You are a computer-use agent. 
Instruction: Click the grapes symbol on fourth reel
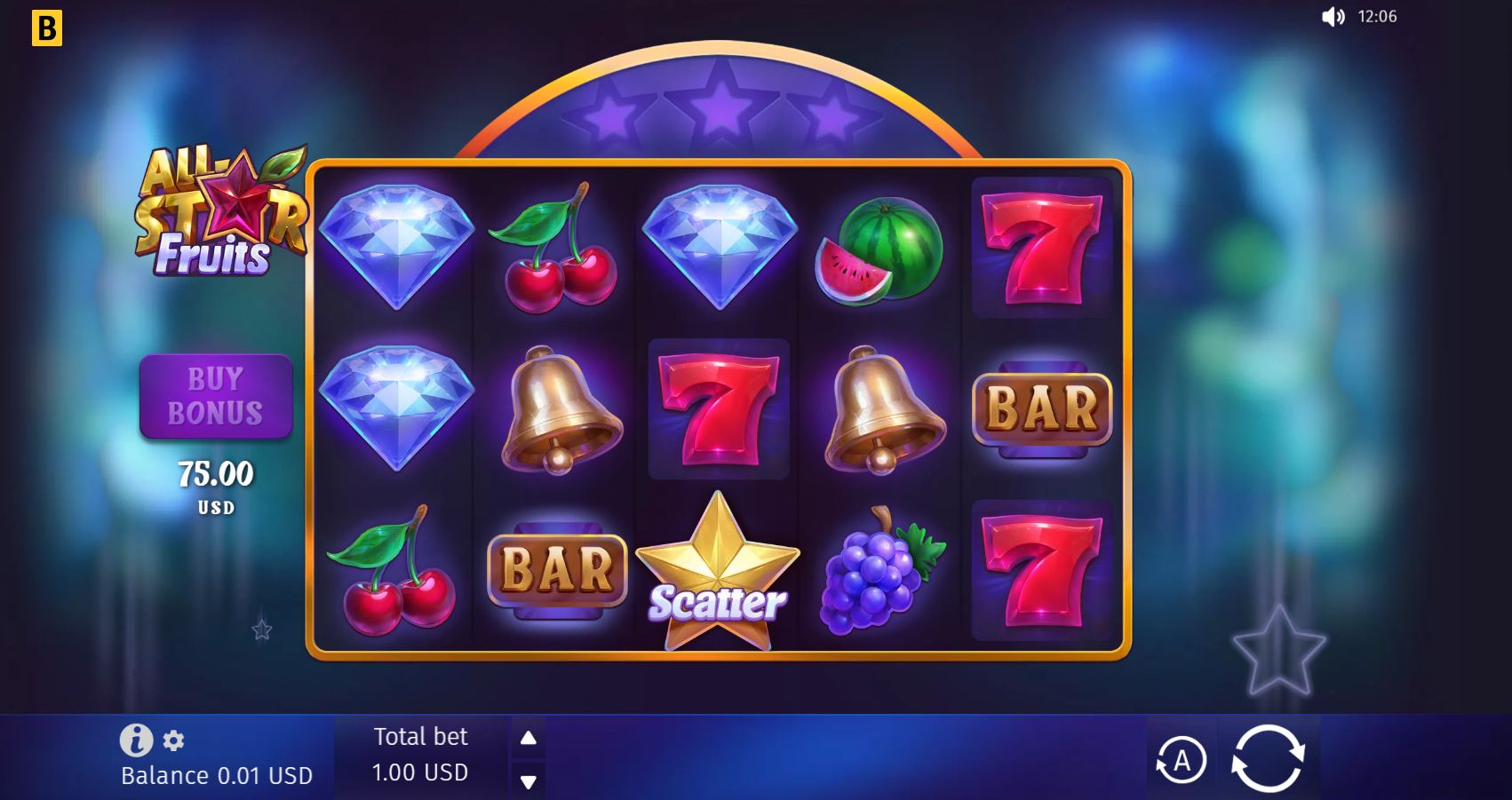click(875, 579)
